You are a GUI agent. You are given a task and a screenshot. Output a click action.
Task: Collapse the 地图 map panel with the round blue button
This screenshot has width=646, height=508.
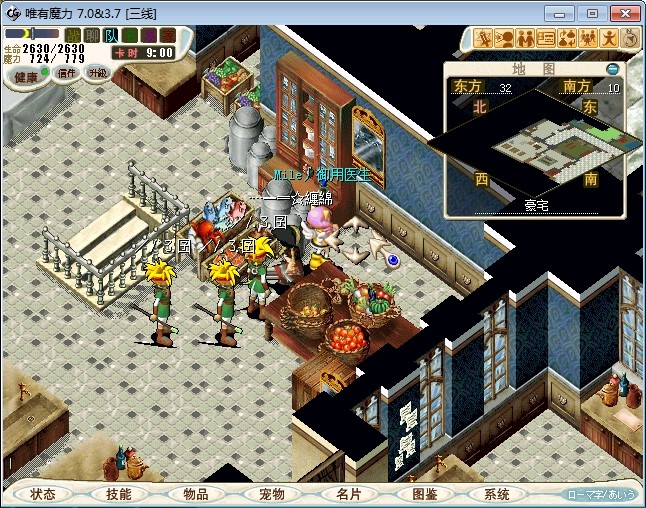coord(612,69)
